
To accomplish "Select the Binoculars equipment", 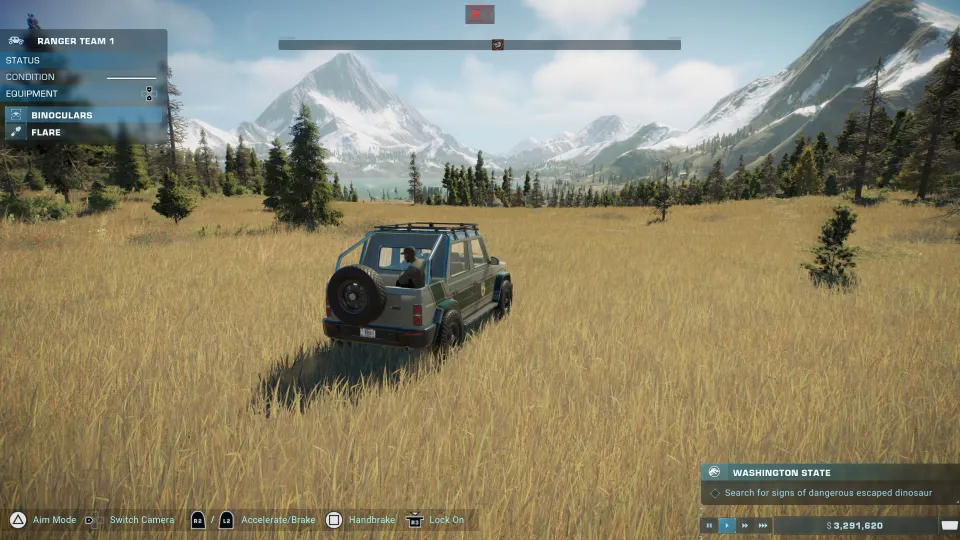I will (60, 115).
